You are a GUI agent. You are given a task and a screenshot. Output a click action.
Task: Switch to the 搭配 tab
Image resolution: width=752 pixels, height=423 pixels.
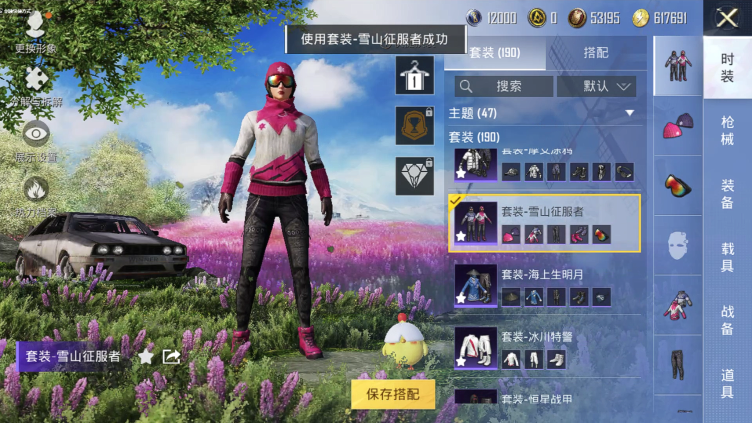[x=595, y=52]
